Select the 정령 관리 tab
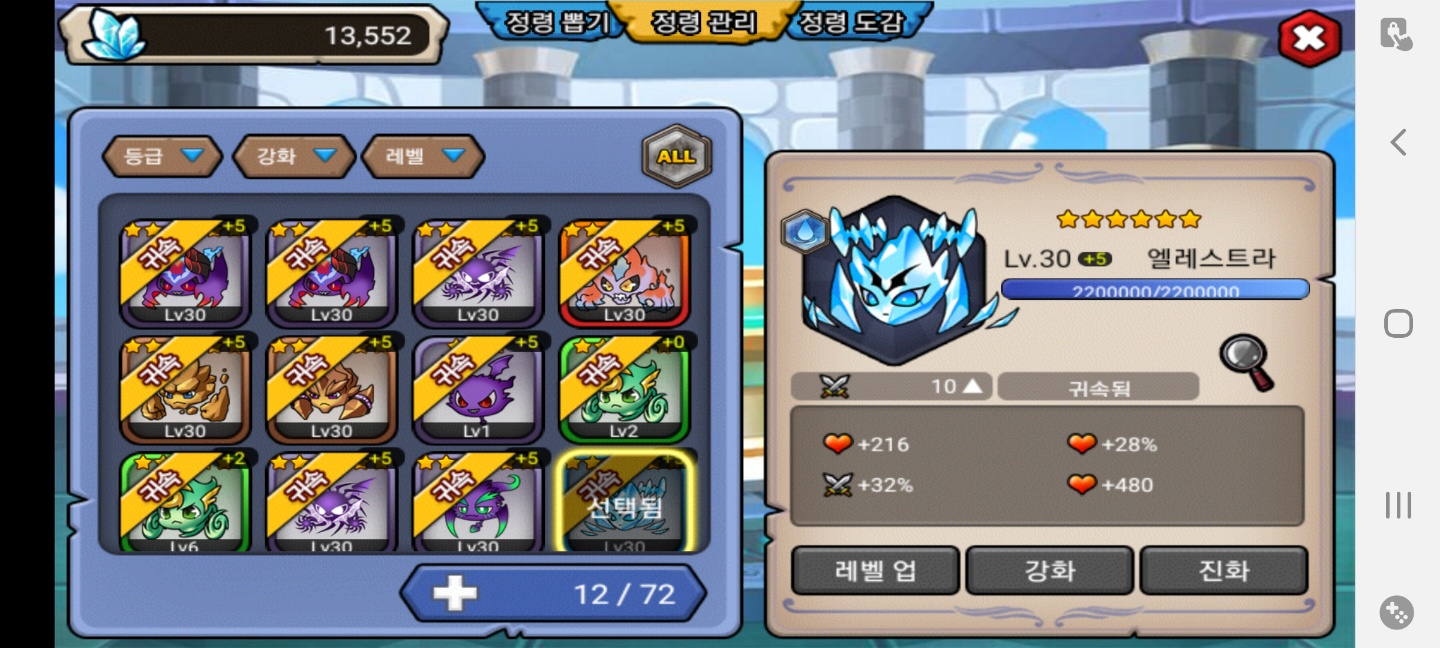Screen dimensions: 1440x648 [704, 23]
